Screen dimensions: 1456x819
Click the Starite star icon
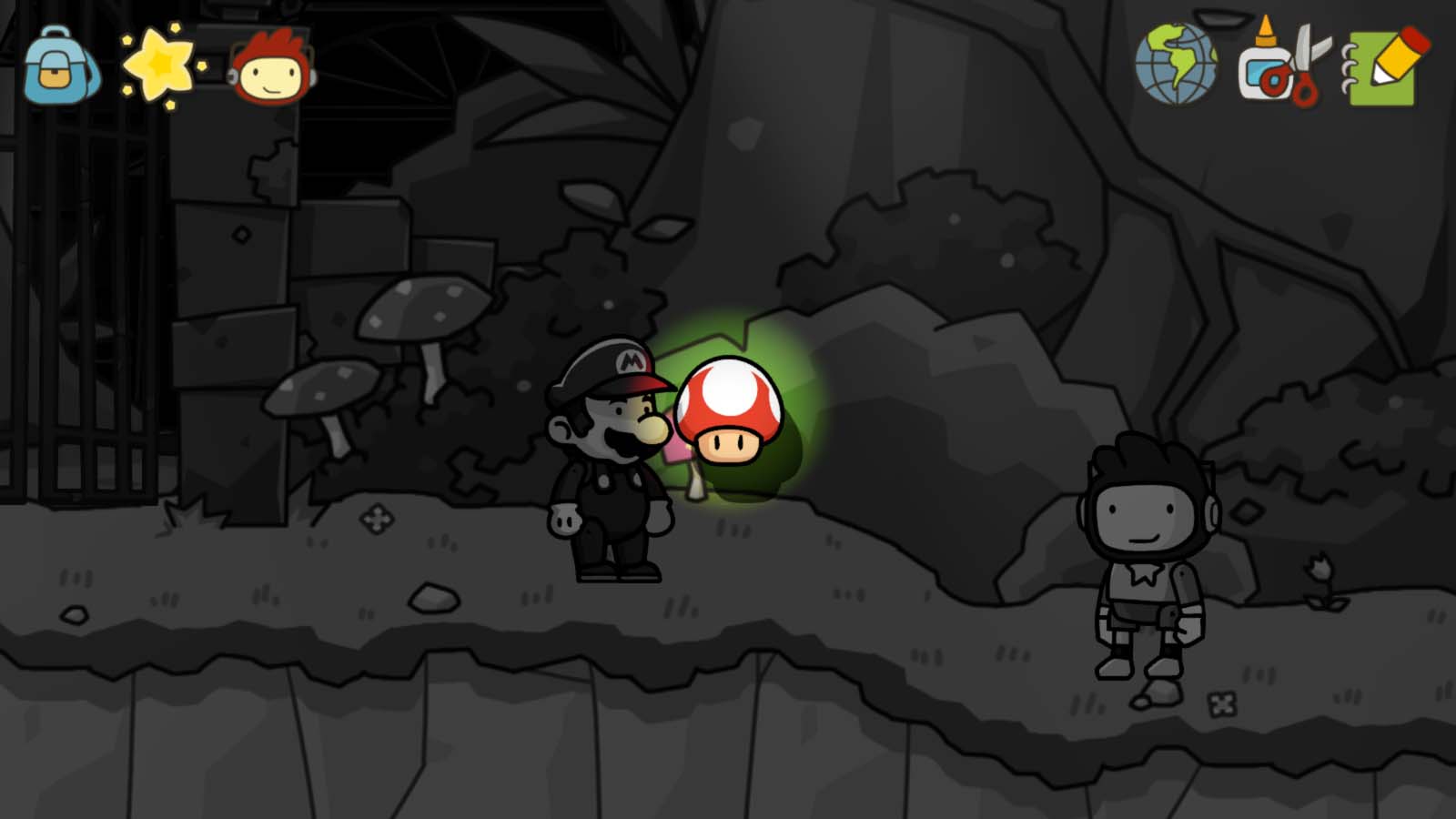pyautogui.click(x=159, y=64)
